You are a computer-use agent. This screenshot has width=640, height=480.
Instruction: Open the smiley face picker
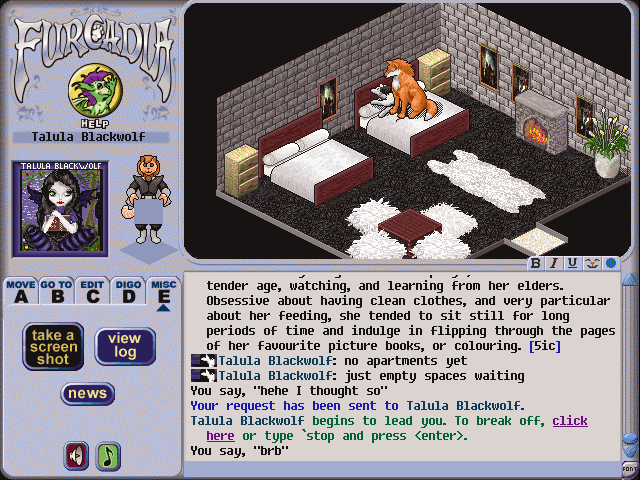tap(590, 263)
